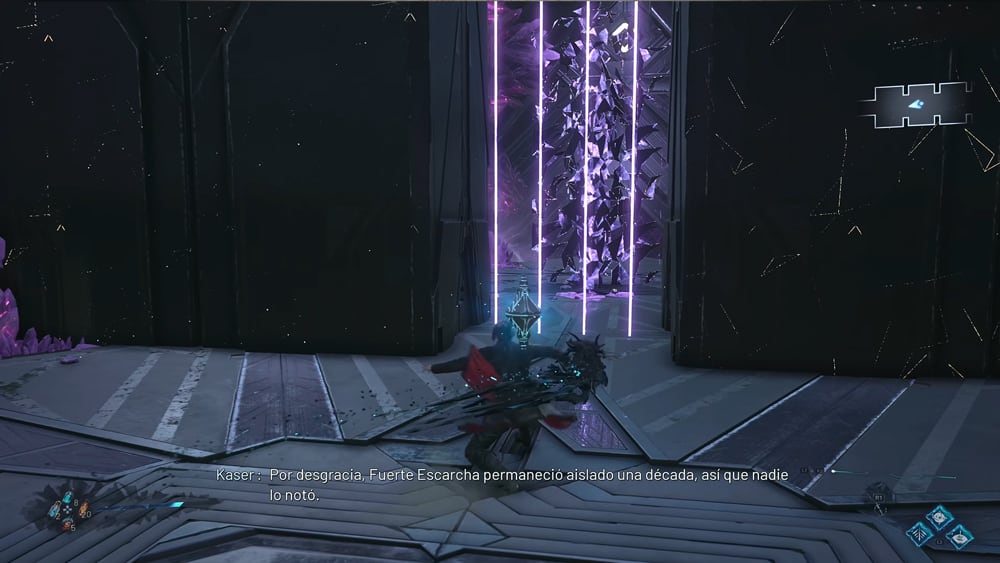Activate the rightmost diamond skill icon

(958, 536)
